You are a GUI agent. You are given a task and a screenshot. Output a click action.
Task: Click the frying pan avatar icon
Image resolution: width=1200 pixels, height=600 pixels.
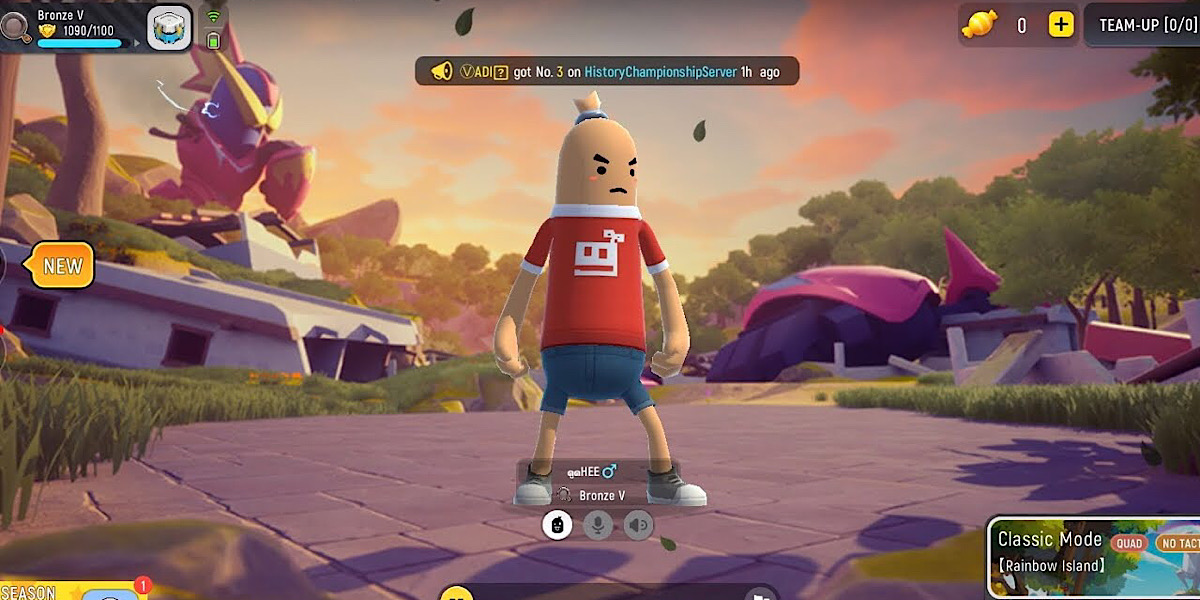point(17,27)
